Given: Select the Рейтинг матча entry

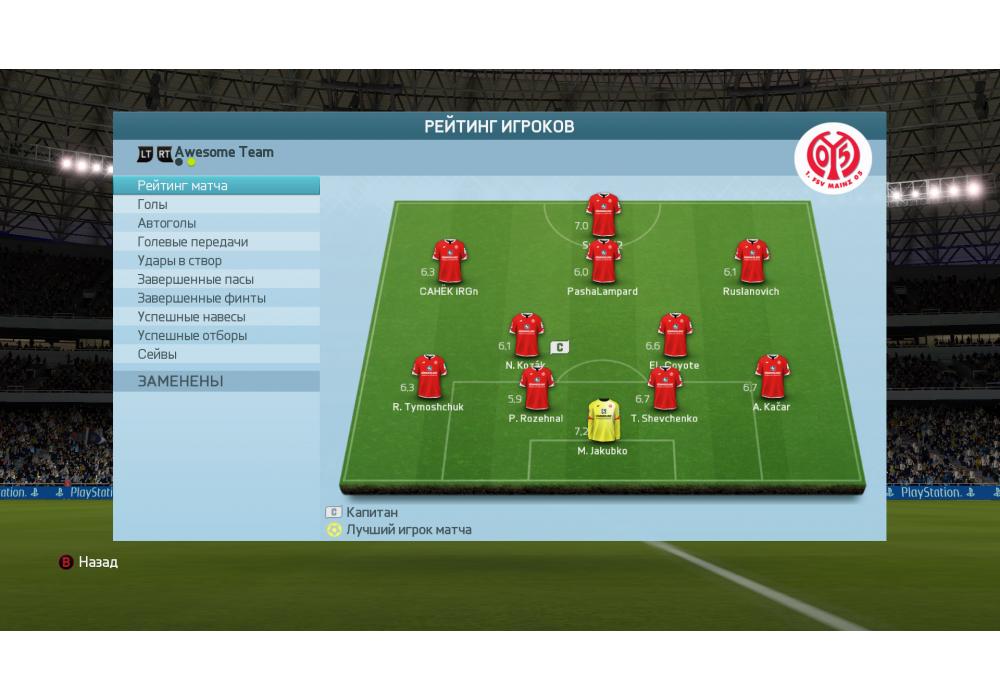Looking at the screenshot, I should click(x=216, y=186).
